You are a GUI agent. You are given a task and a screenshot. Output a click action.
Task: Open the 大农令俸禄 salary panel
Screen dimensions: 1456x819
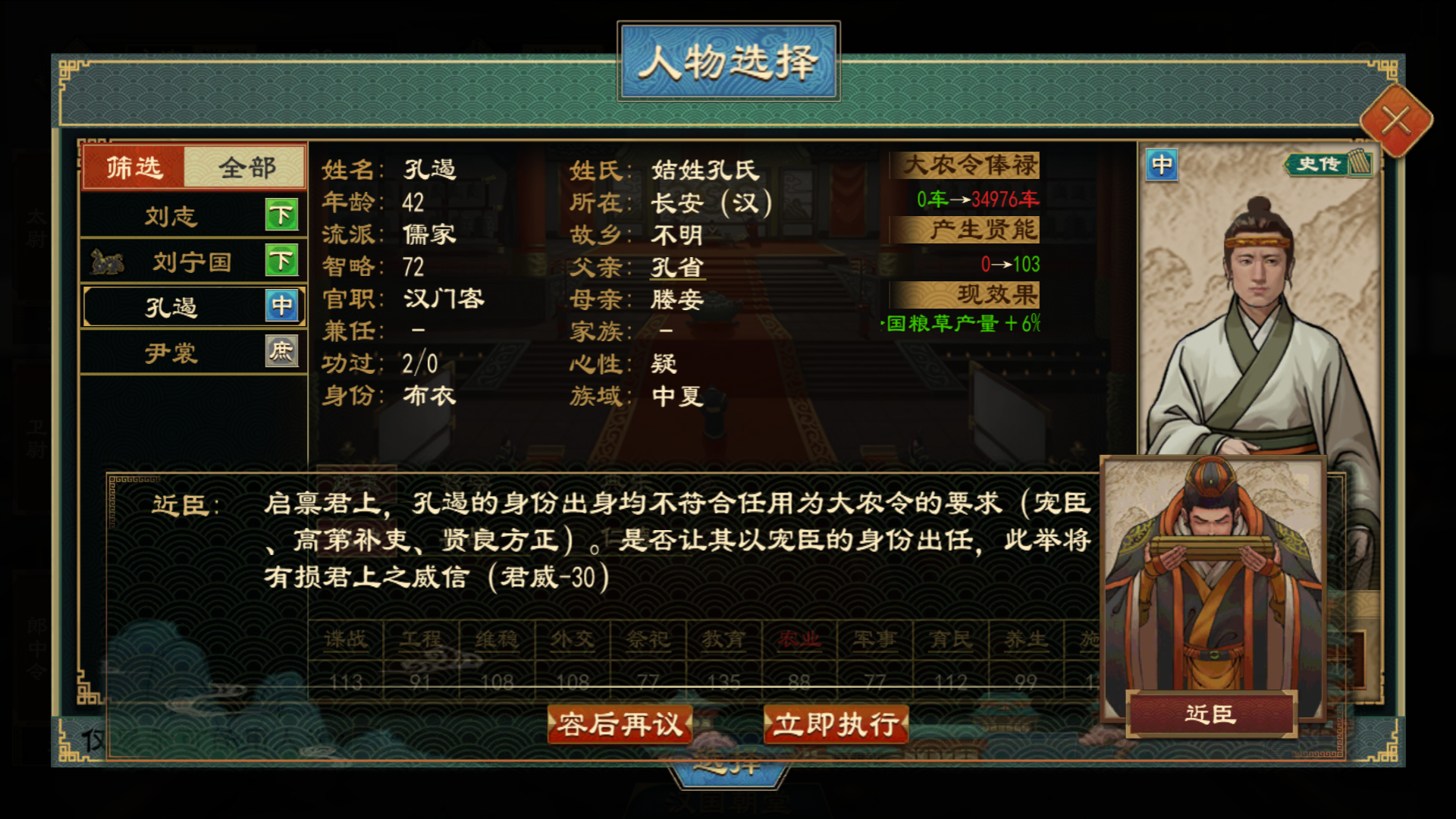[970, 166]
